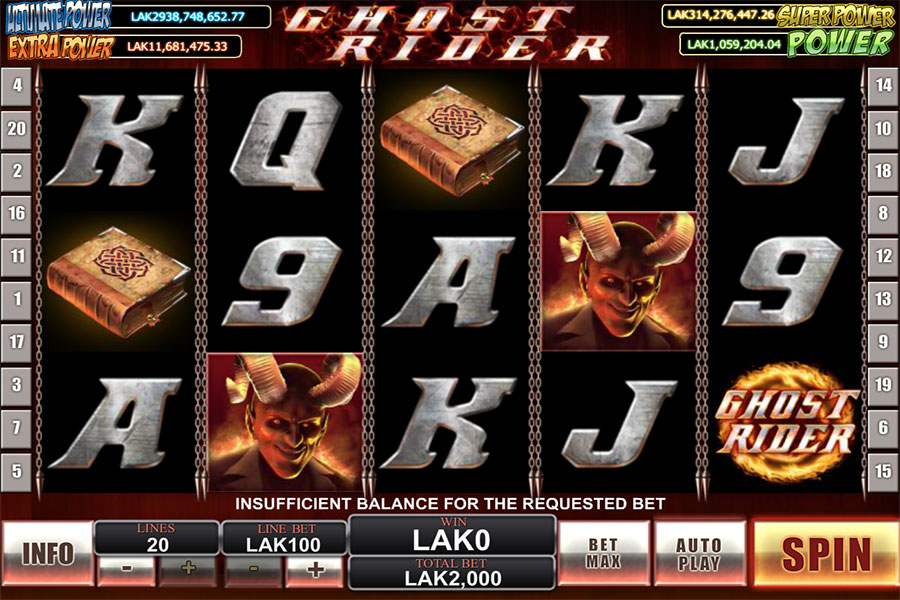Screen dimensions: 900x600
Task: Select payline number 16 marker
Action: point(17,214)
